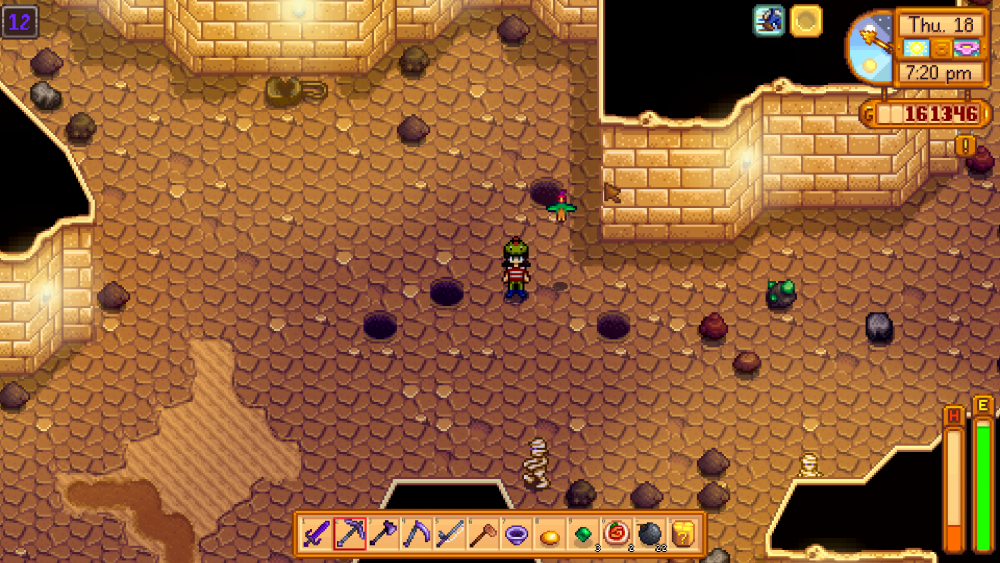Select the emerald stack slot

583,533
